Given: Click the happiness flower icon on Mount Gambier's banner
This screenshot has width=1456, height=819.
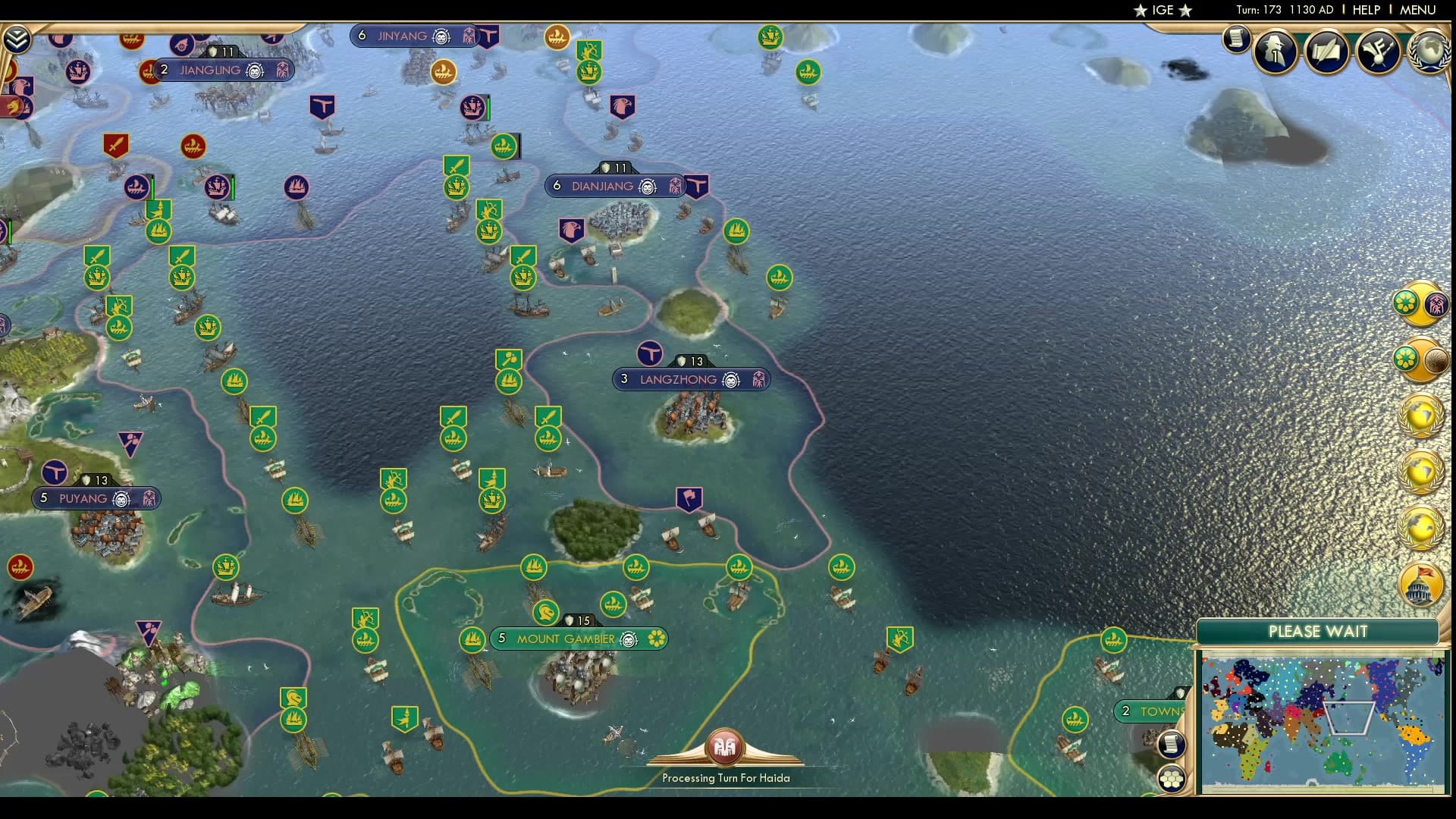Looking at the screenshot, I should click(658, 639).
